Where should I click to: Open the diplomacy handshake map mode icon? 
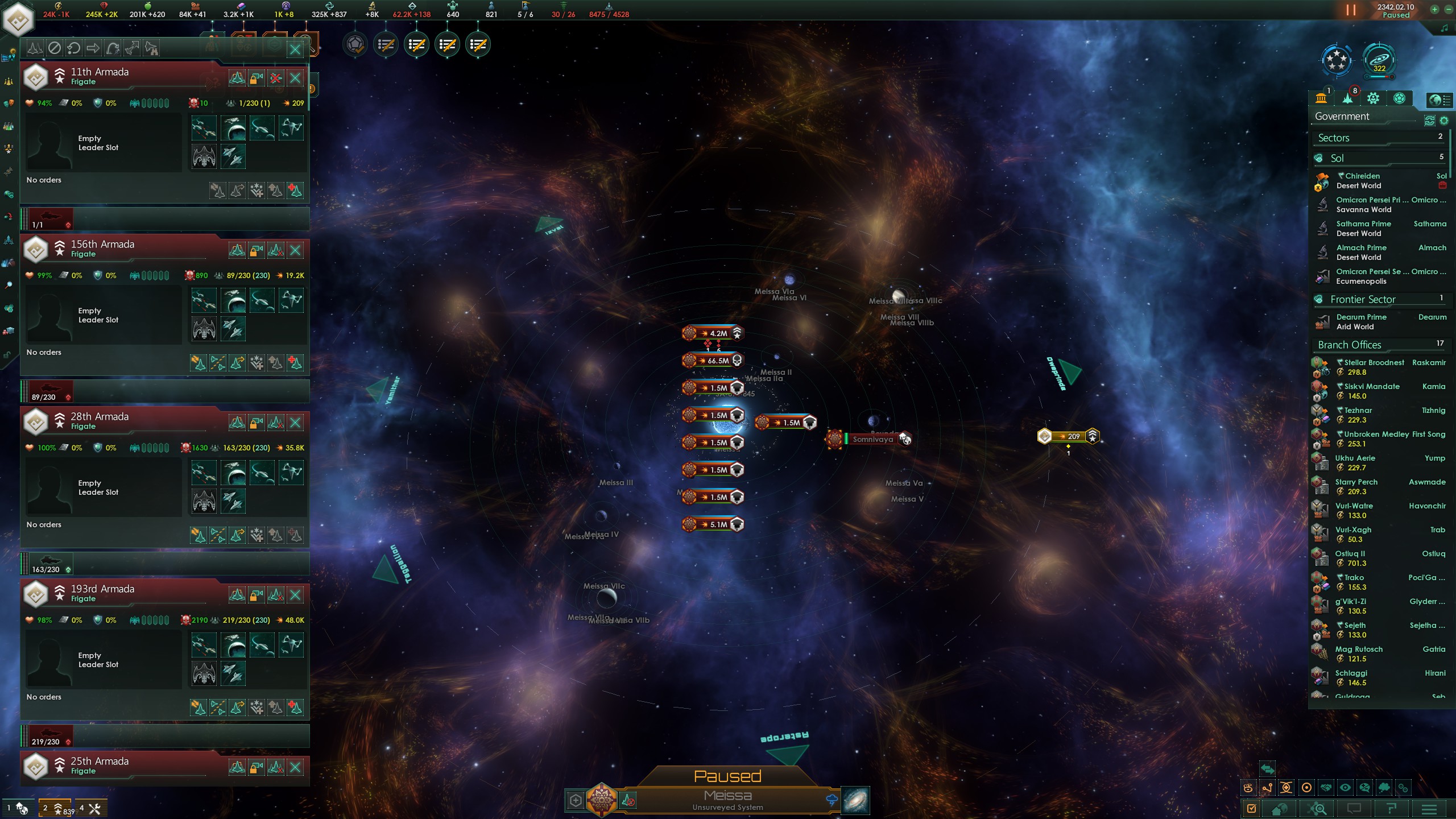[x=1326, y=787]
